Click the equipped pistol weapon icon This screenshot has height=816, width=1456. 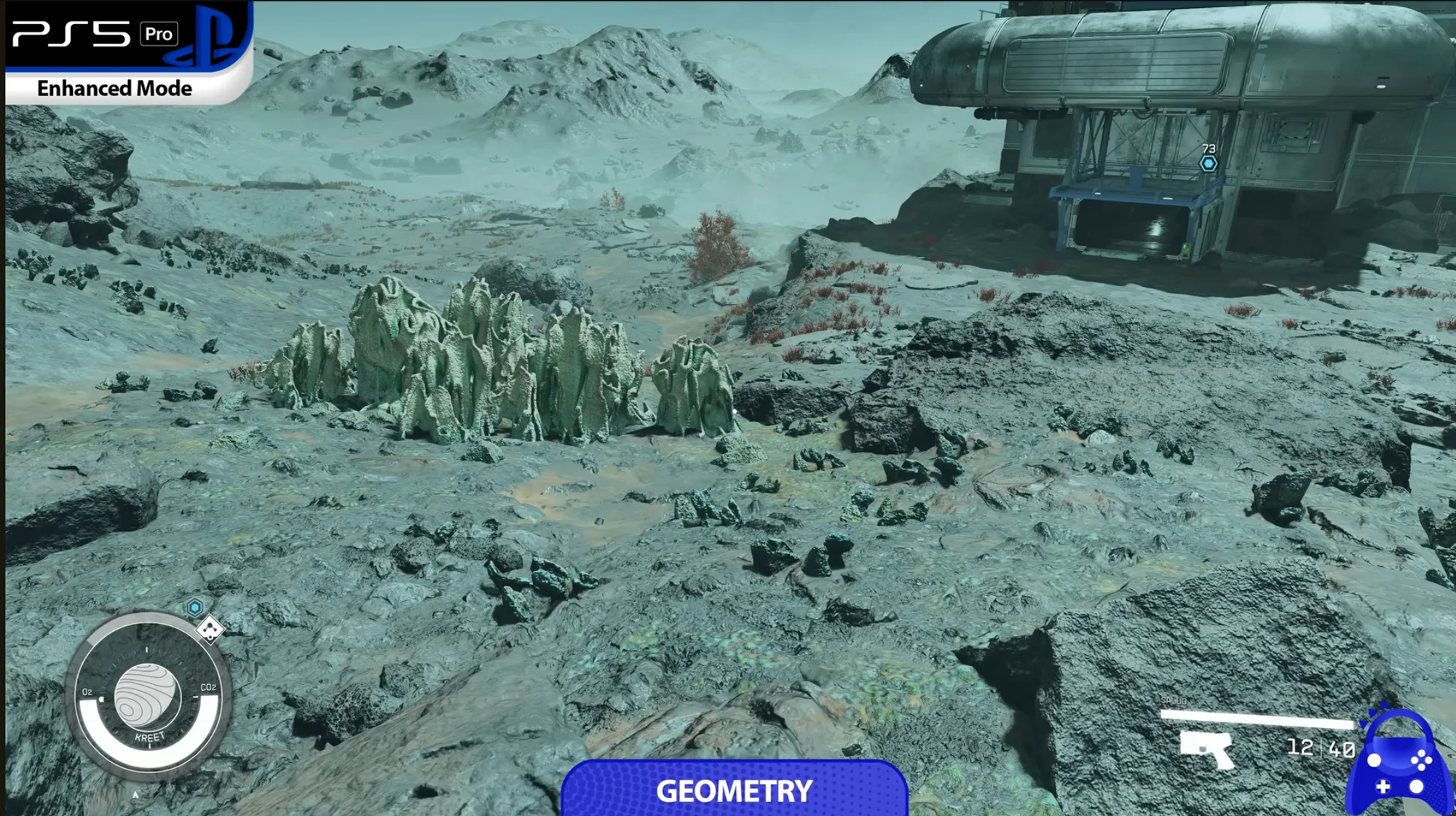click(1206, 749)
